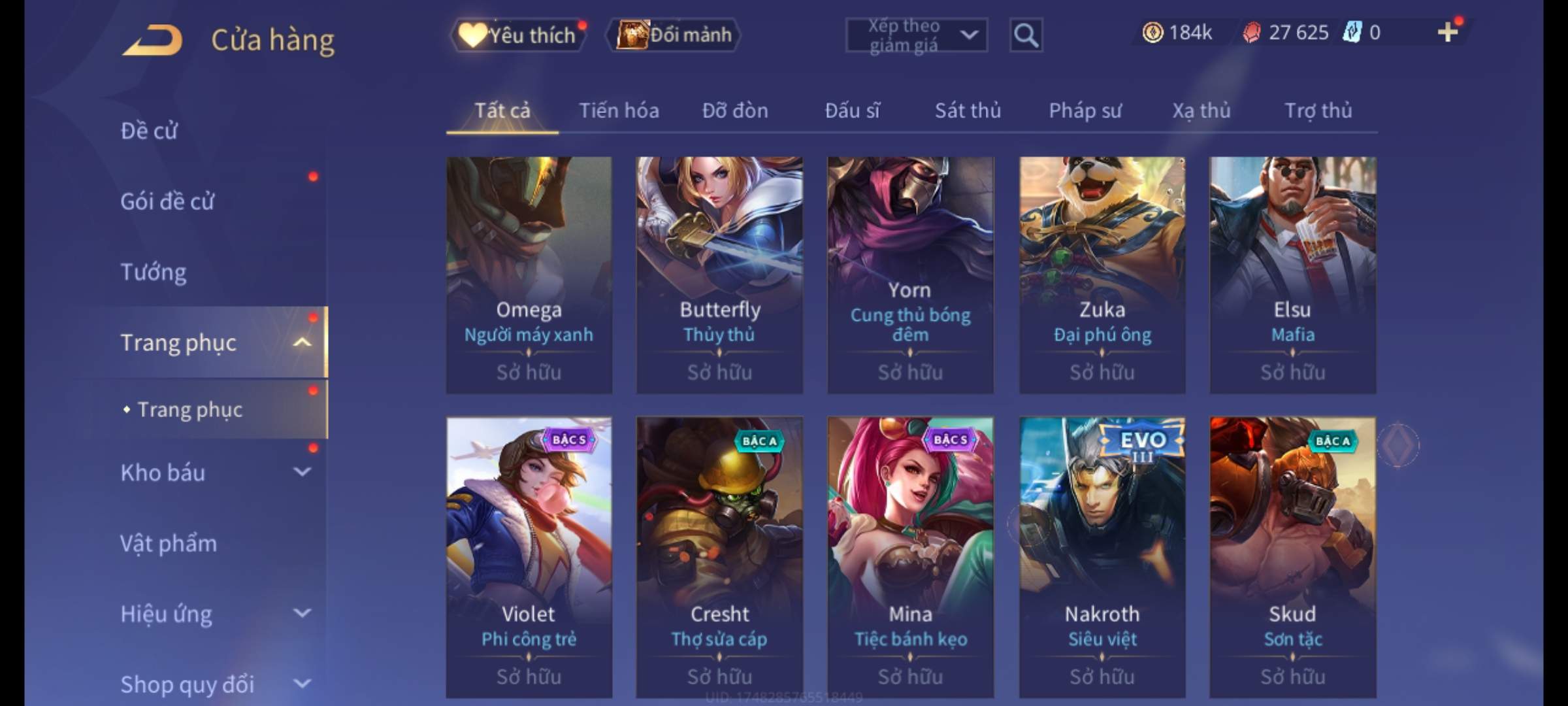Pick the Nakroth Siêu việt skin card
1568x706 pixels.
coord(1102,557)
